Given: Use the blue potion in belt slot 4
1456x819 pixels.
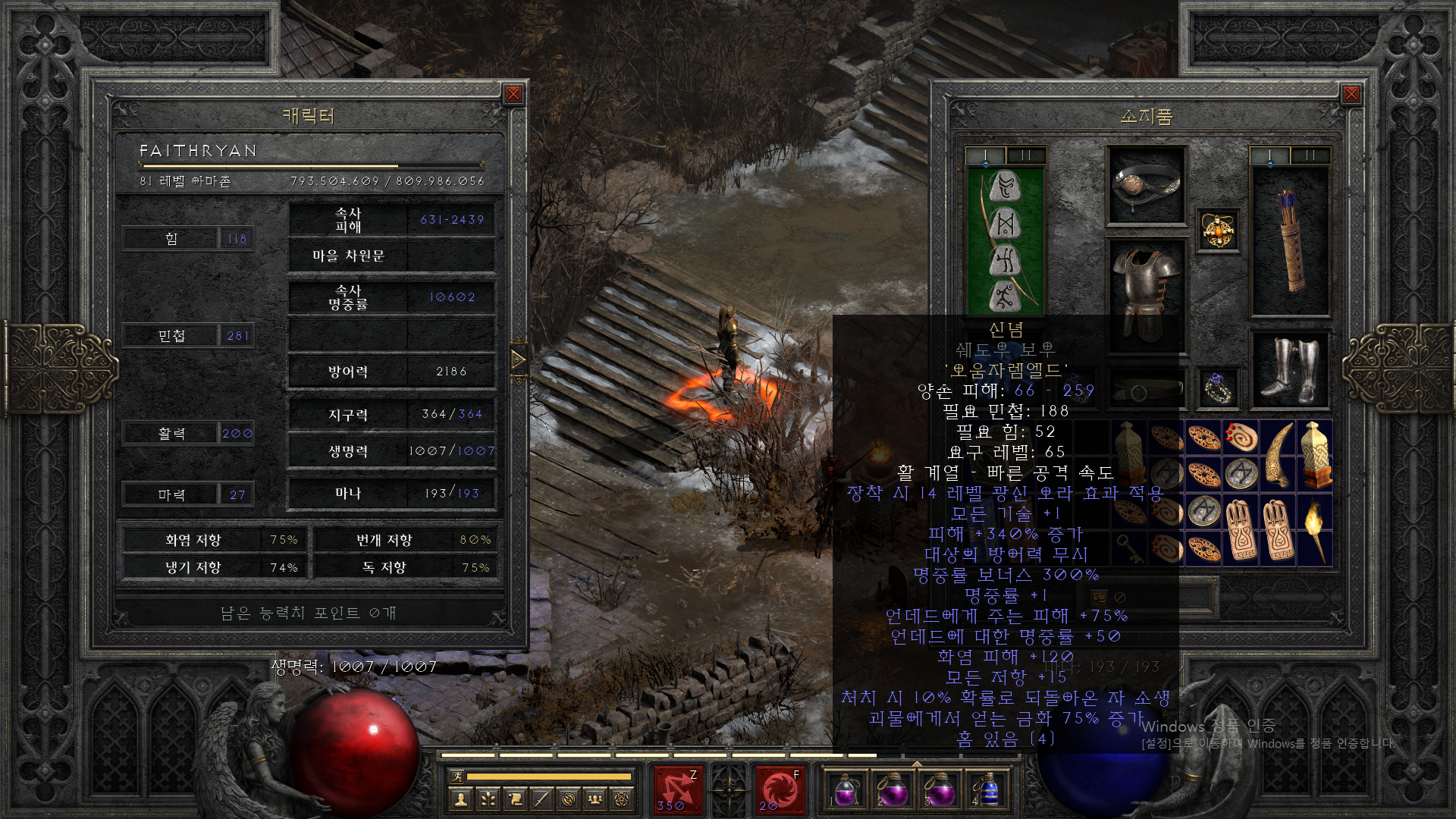Looking at the screenshot, I should pyautogui.click(x=987, y=791).
